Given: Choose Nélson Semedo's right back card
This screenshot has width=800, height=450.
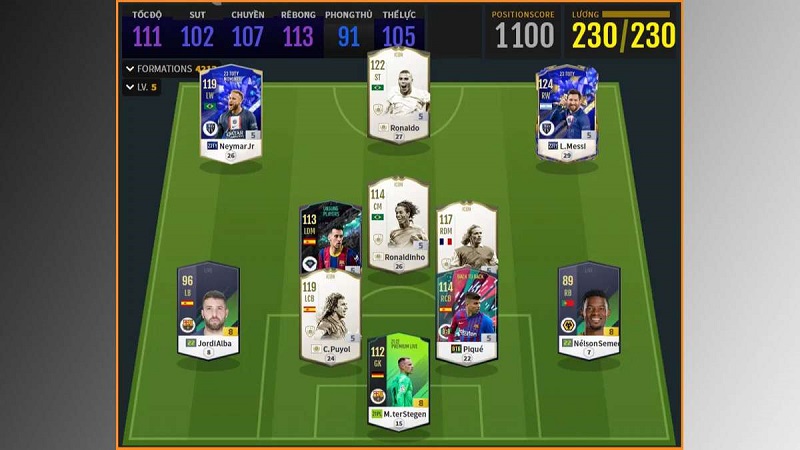Looking at the screenshot, I should (x=588, y=309).
